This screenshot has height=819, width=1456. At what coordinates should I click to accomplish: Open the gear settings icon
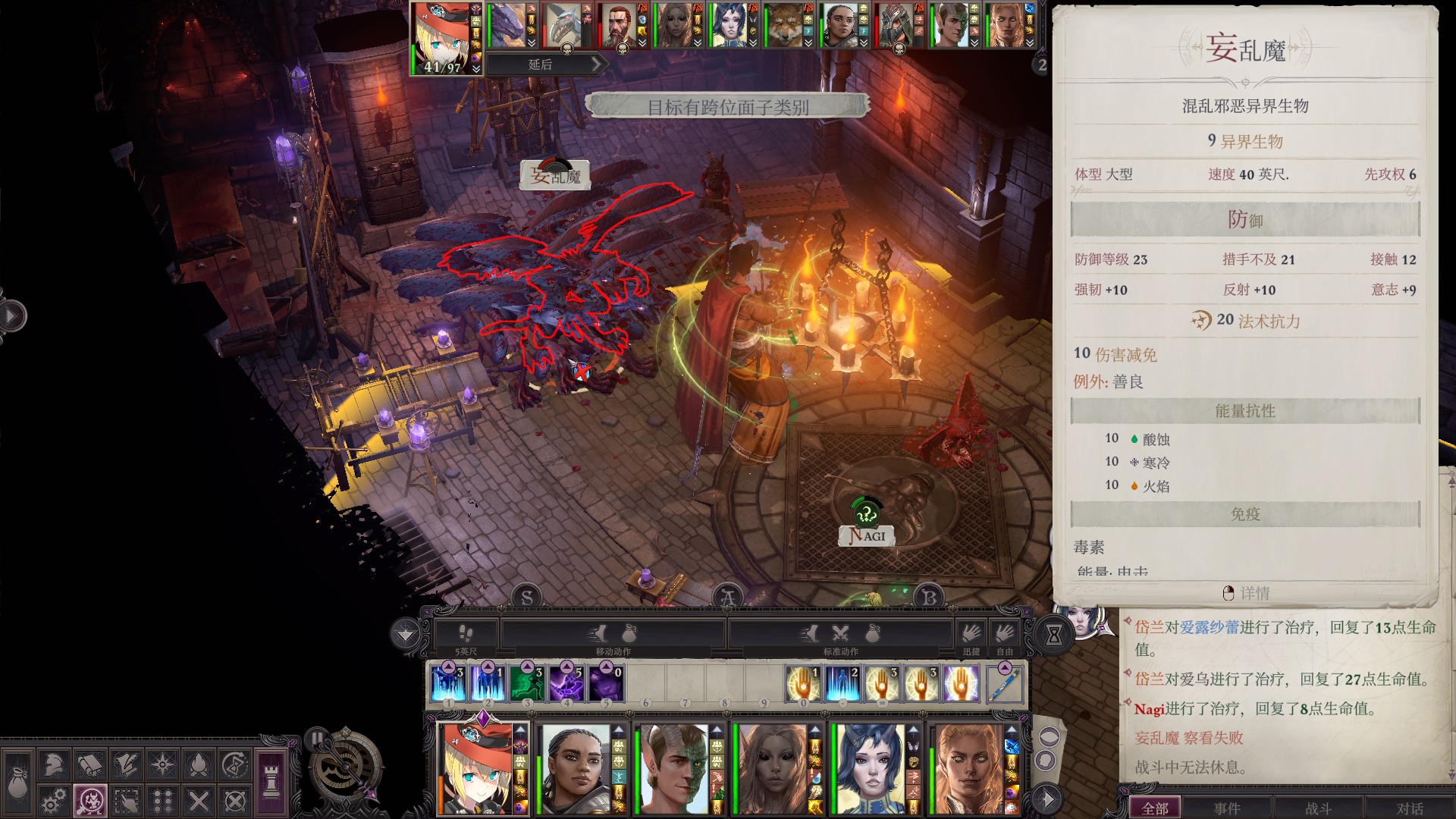(x=53, y=801)
